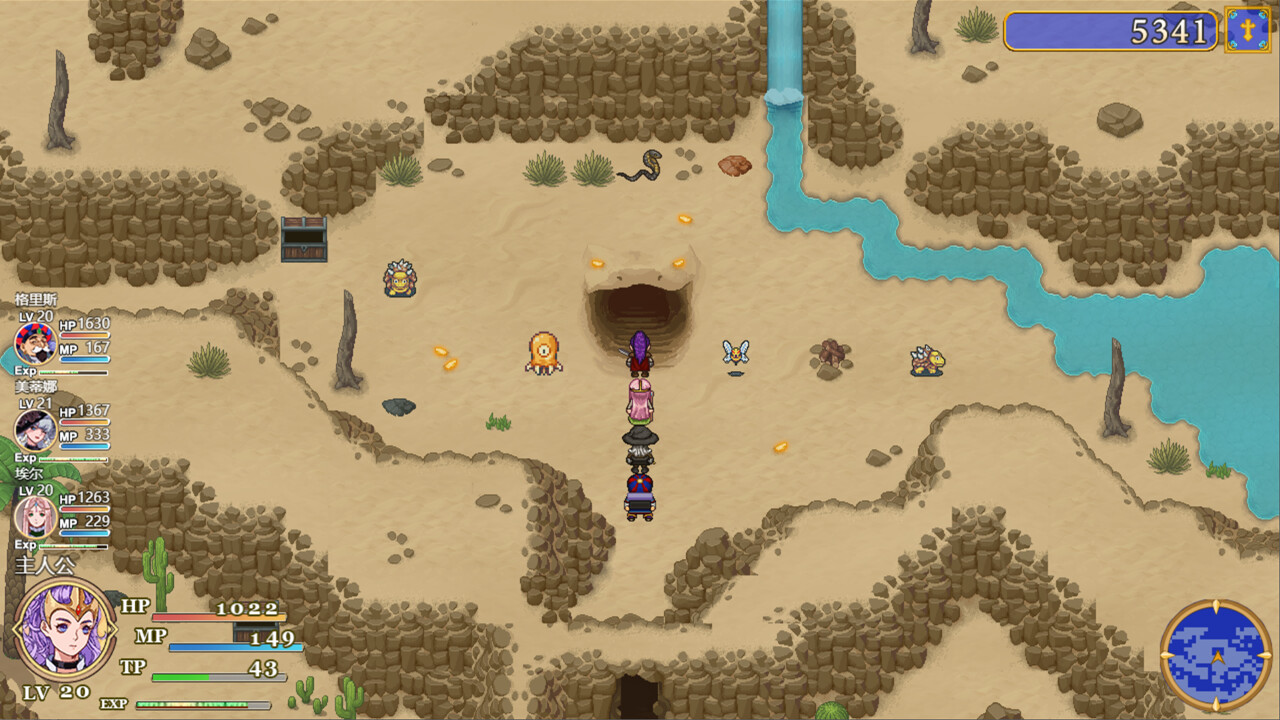Click the snake enemy near the cliff top

coord(639,169)
